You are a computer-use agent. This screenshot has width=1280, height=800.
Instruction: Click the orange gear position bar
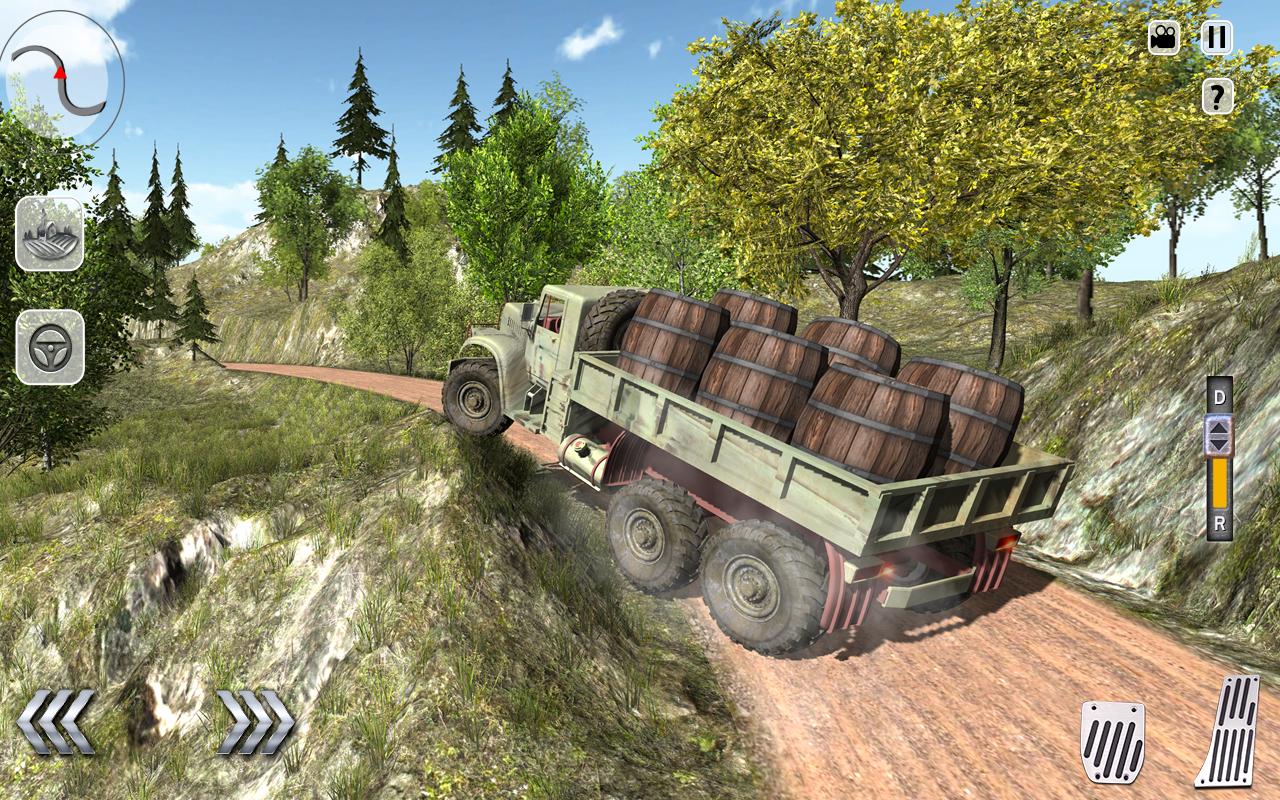tap(1219, 482)
